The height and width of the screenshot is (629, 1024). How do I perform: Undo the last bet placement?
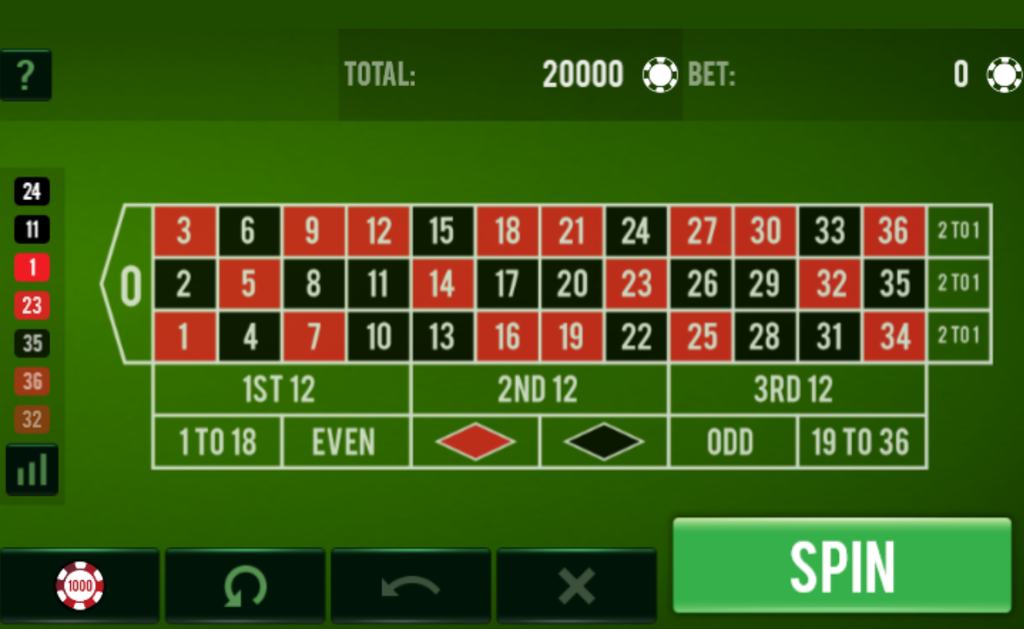pos(410,585)
